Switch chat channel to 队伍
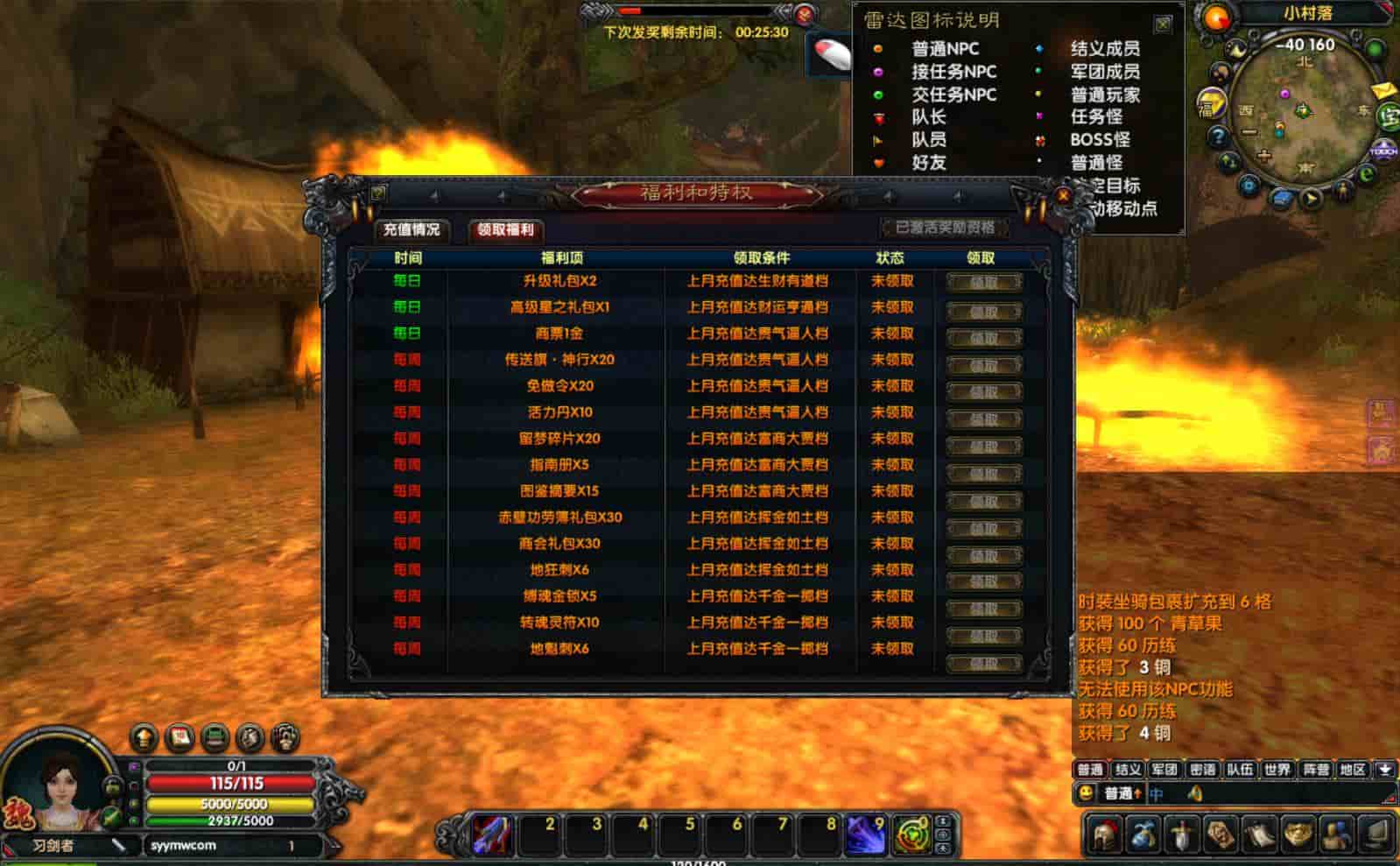 pos(1239,770)
